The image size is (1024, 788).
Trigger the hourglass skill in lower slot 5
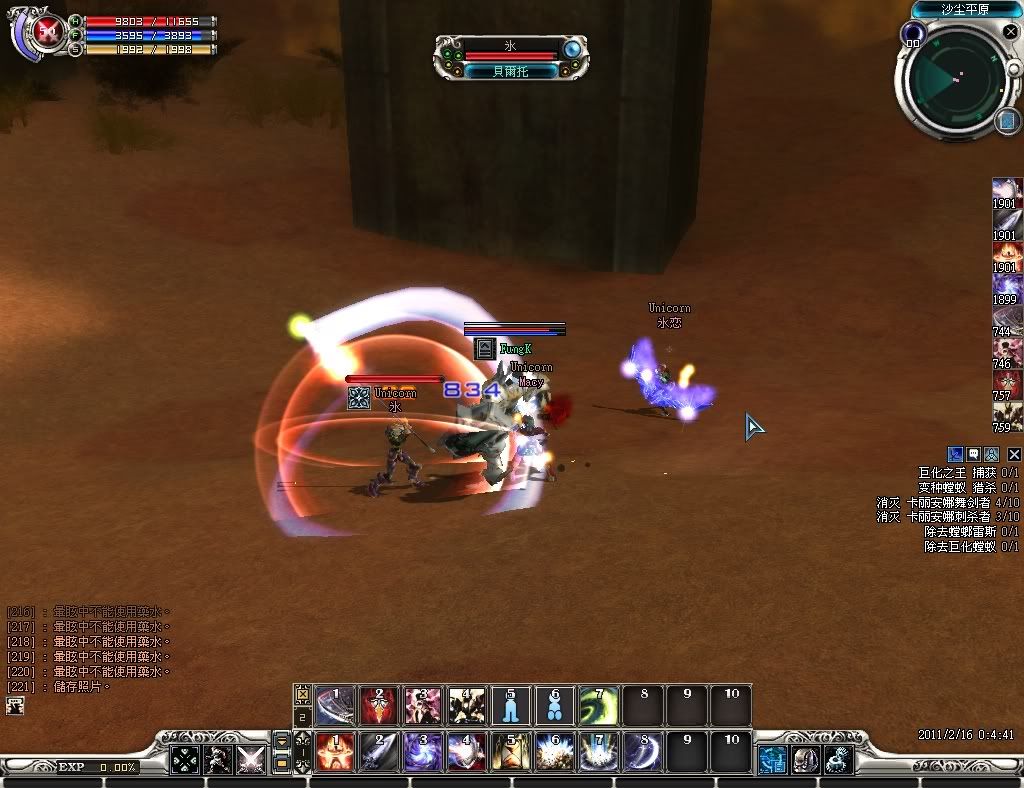coord(510,752)
